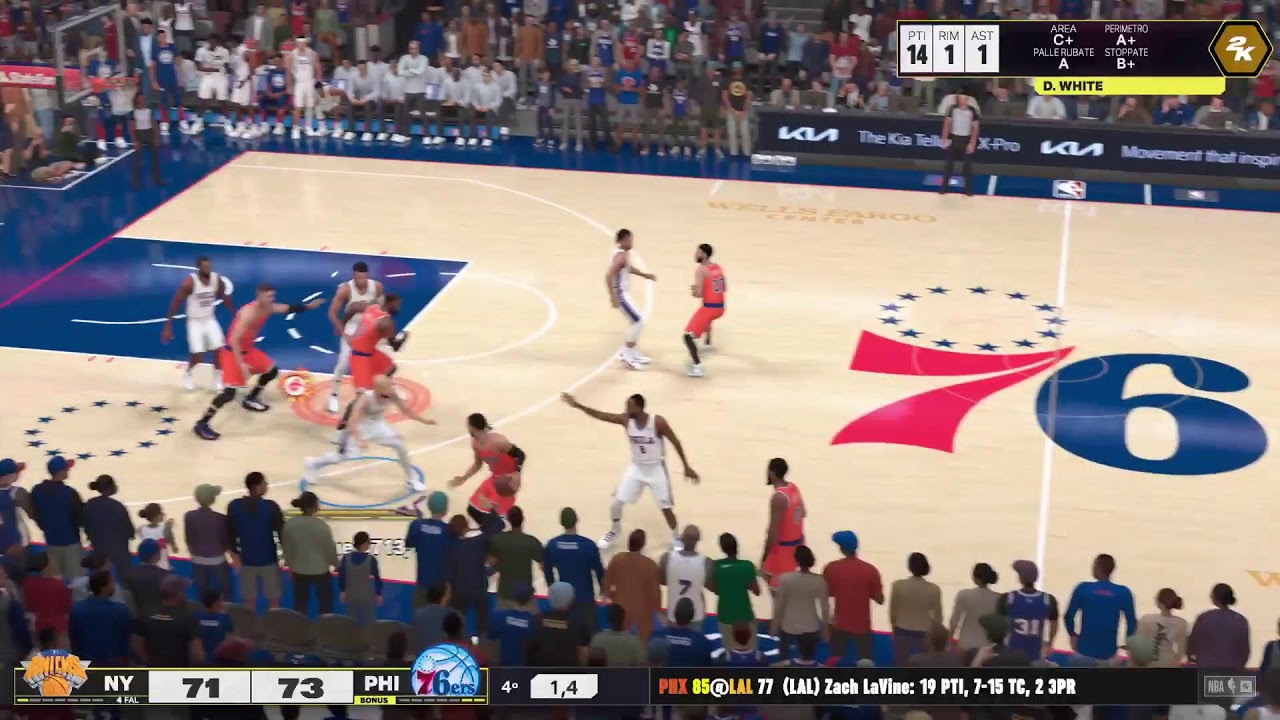Select the 2K hexagon logo badge
Image resolution: width=1280 pixels, height=720 pixels.
point(1239,48)
